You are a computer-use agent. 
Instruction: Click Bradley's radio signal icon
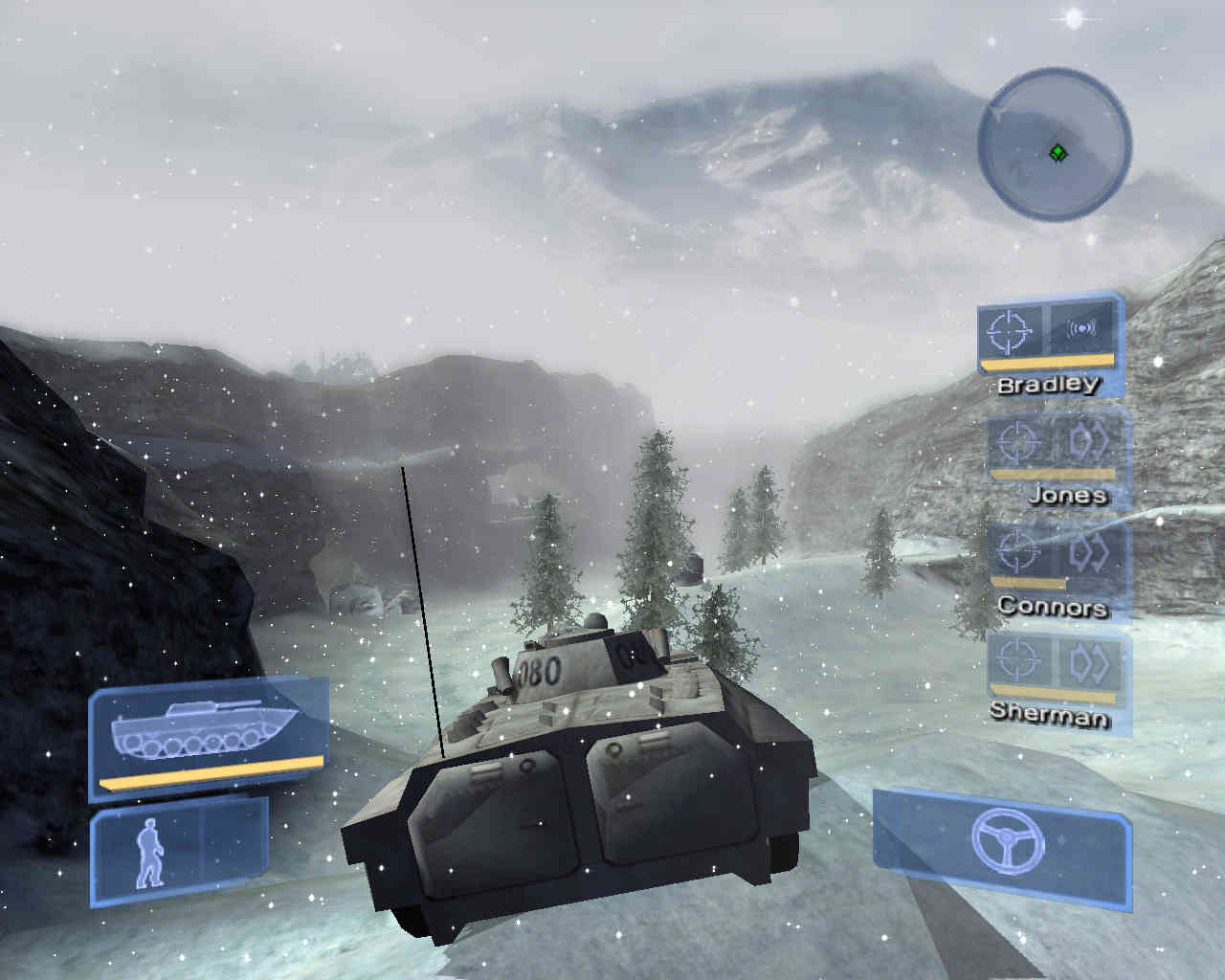pyautogui.click(x=1082, y=329)
